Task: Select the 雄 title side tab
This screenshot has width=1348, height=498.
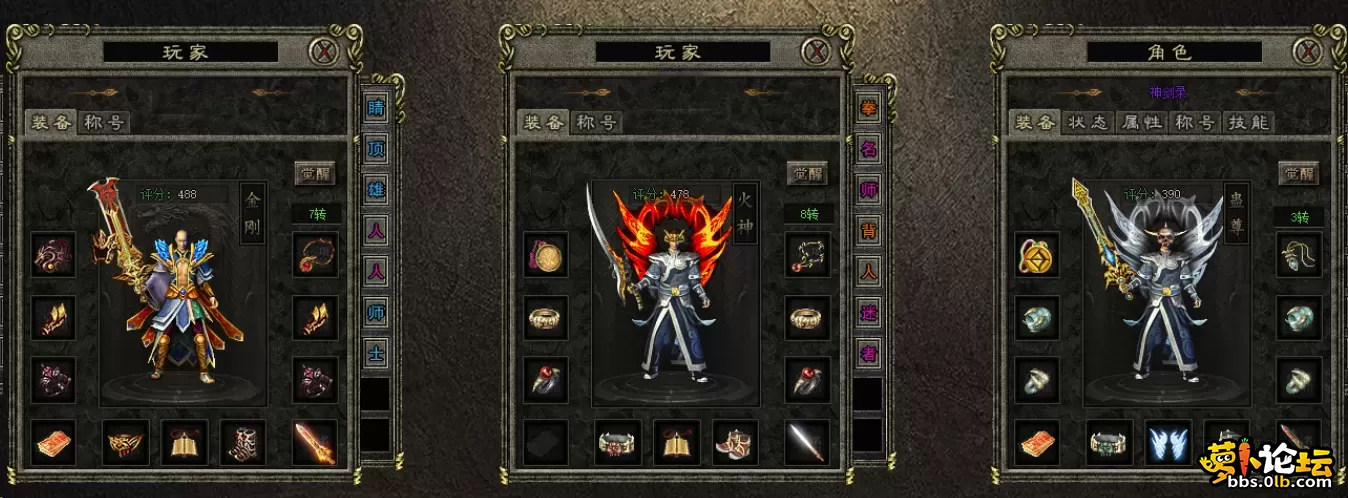Action: click(x=376, y=191)
